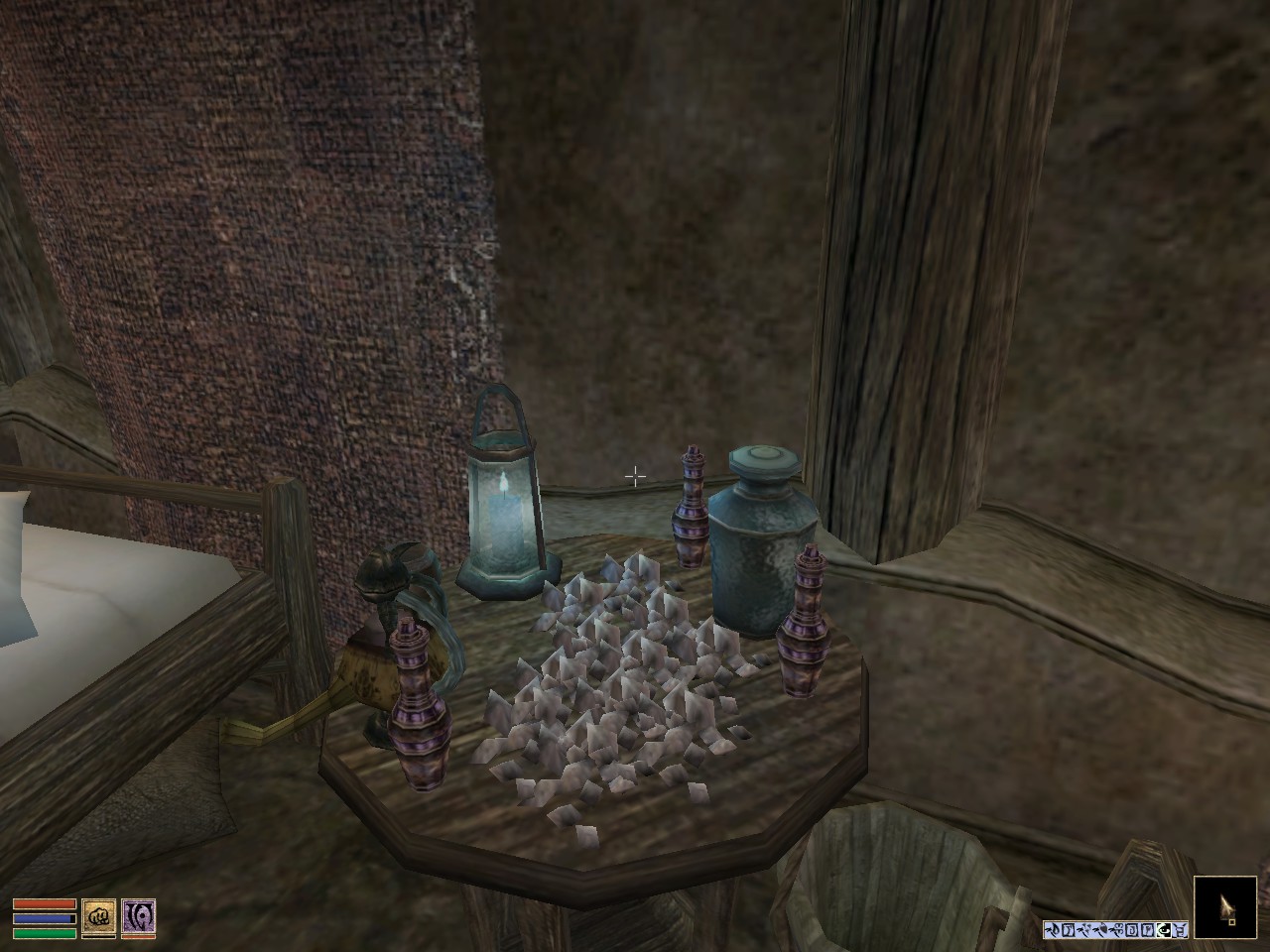This screenshot has width=1270, height=952.
Task: Click the green fatigue bar
Action: pos(45,934)
